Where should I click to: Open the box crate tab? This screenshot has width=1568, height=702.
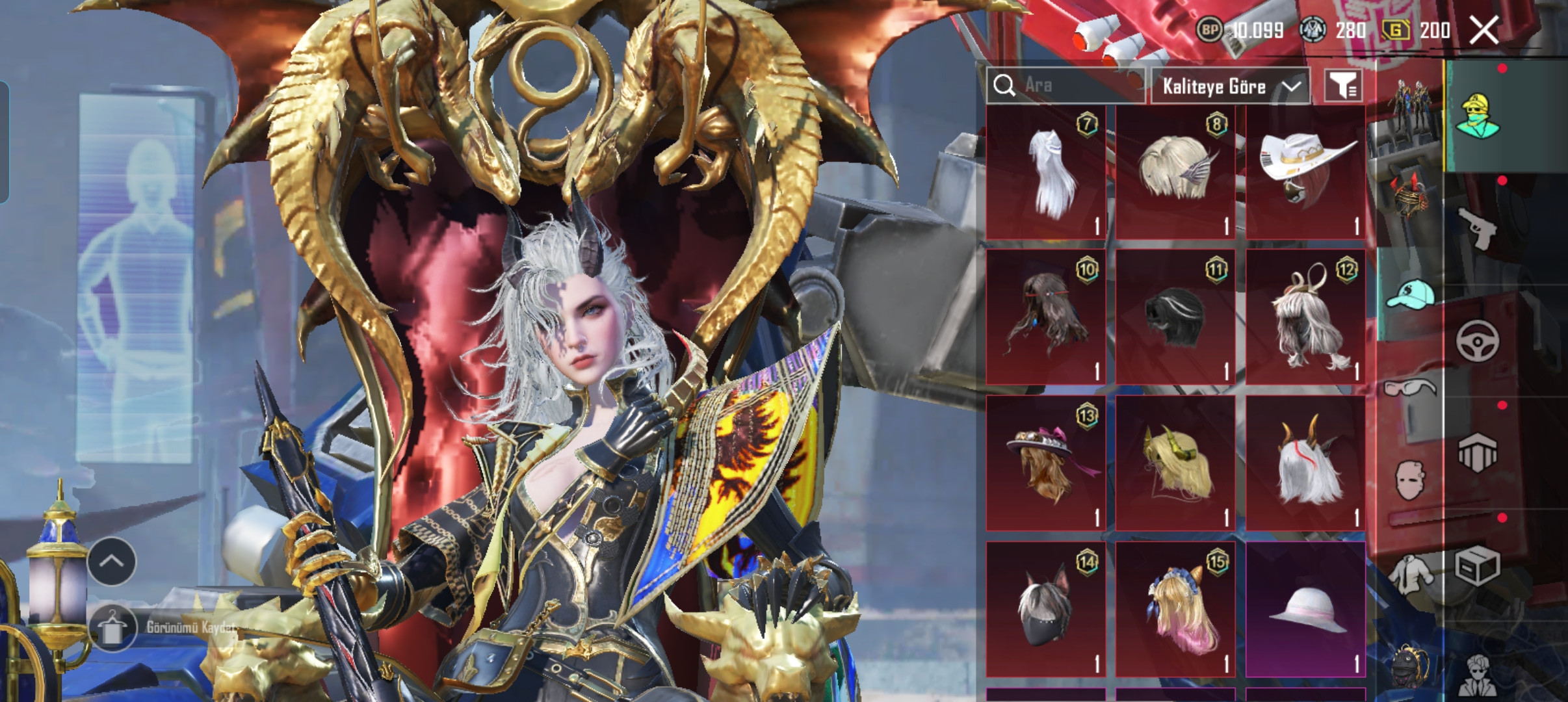pos(1477,565)
